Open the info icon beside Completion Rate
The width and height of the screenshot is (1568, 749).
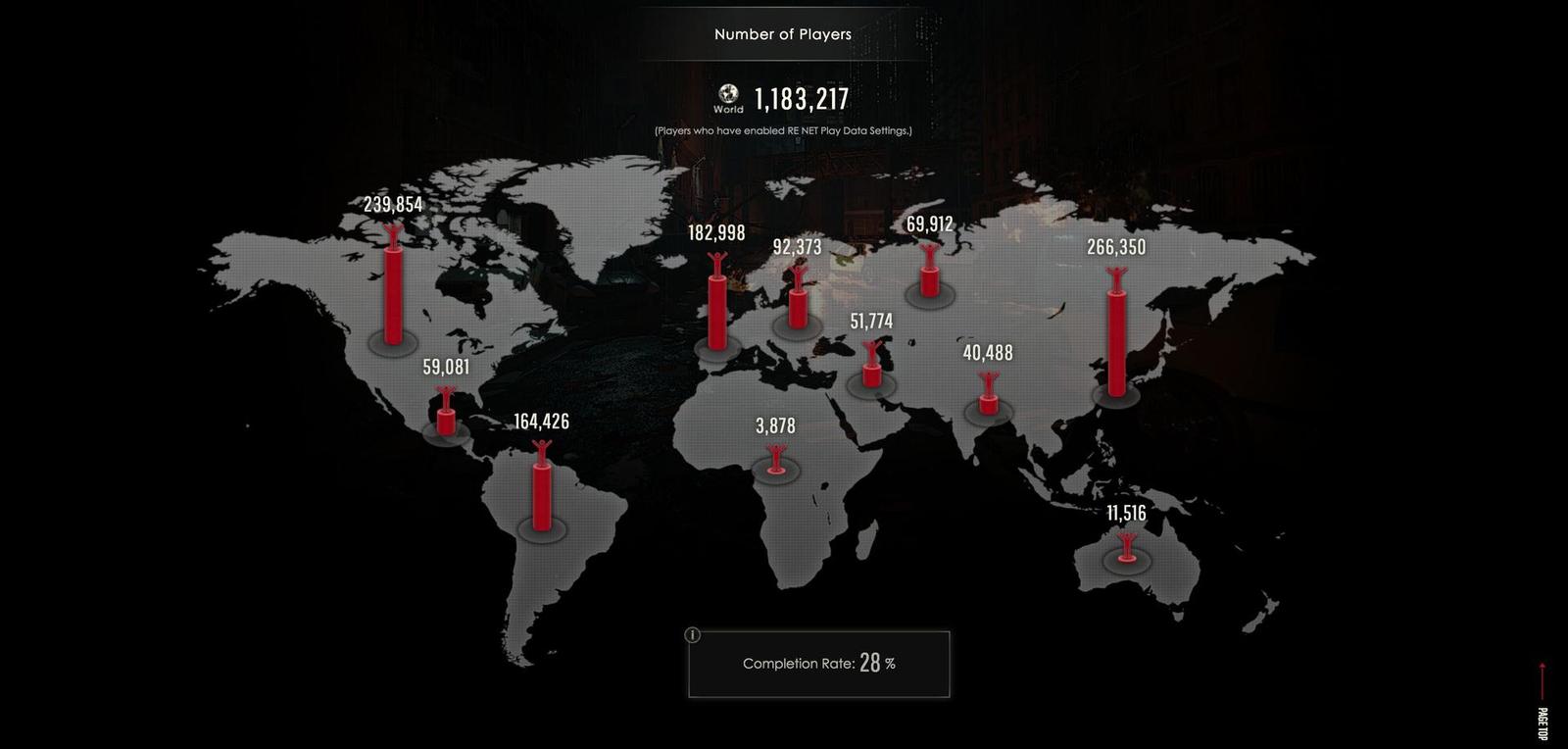[x=693, y=635]
